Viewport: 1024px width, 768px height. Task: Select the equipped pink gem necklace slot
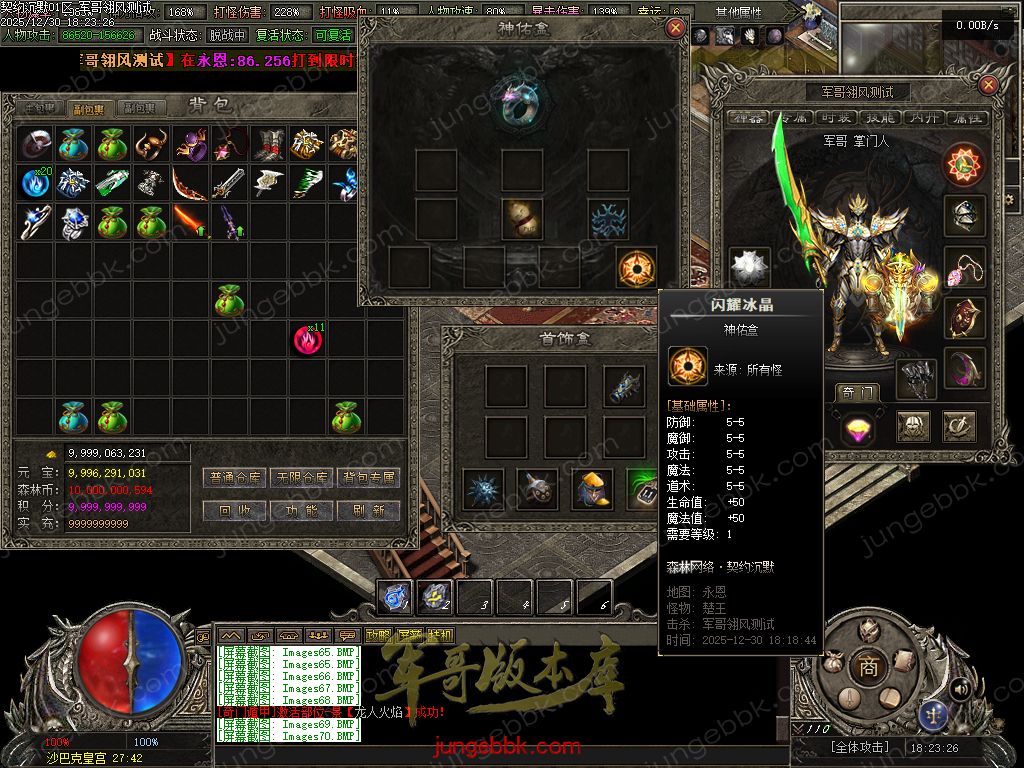coord(964,267)
